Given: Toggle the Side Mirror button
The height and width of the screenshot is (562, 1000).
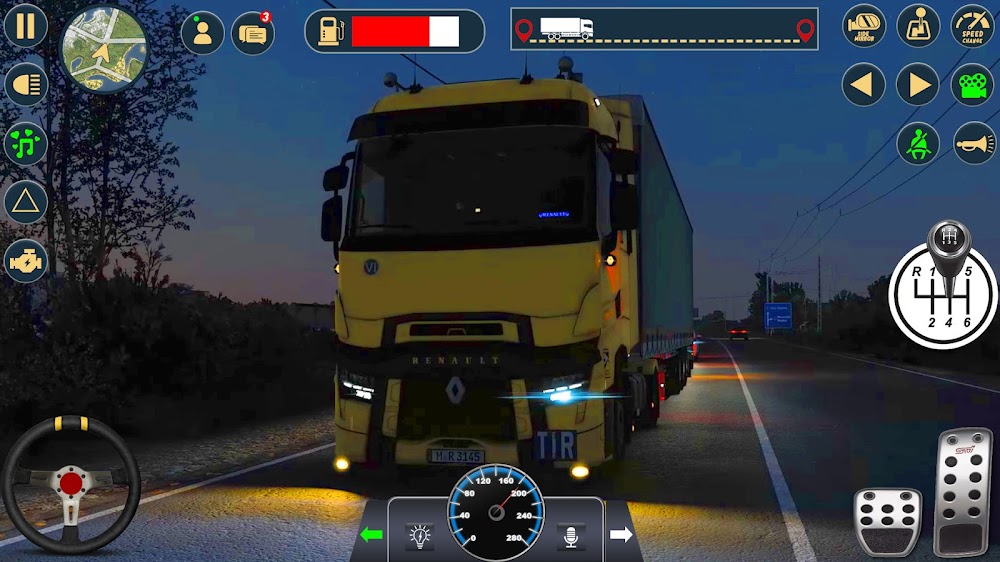Looking at the screenshot, I should [x=864, y=26].
